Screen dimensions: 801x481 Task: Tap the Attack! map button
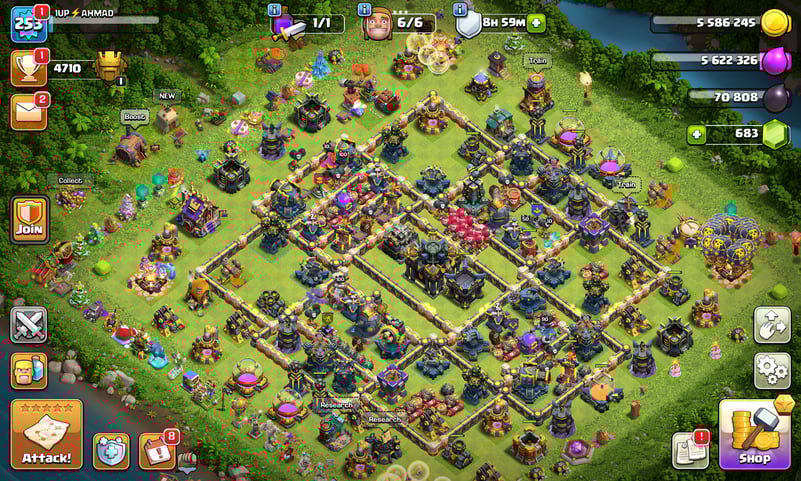[x=46, y=434]
